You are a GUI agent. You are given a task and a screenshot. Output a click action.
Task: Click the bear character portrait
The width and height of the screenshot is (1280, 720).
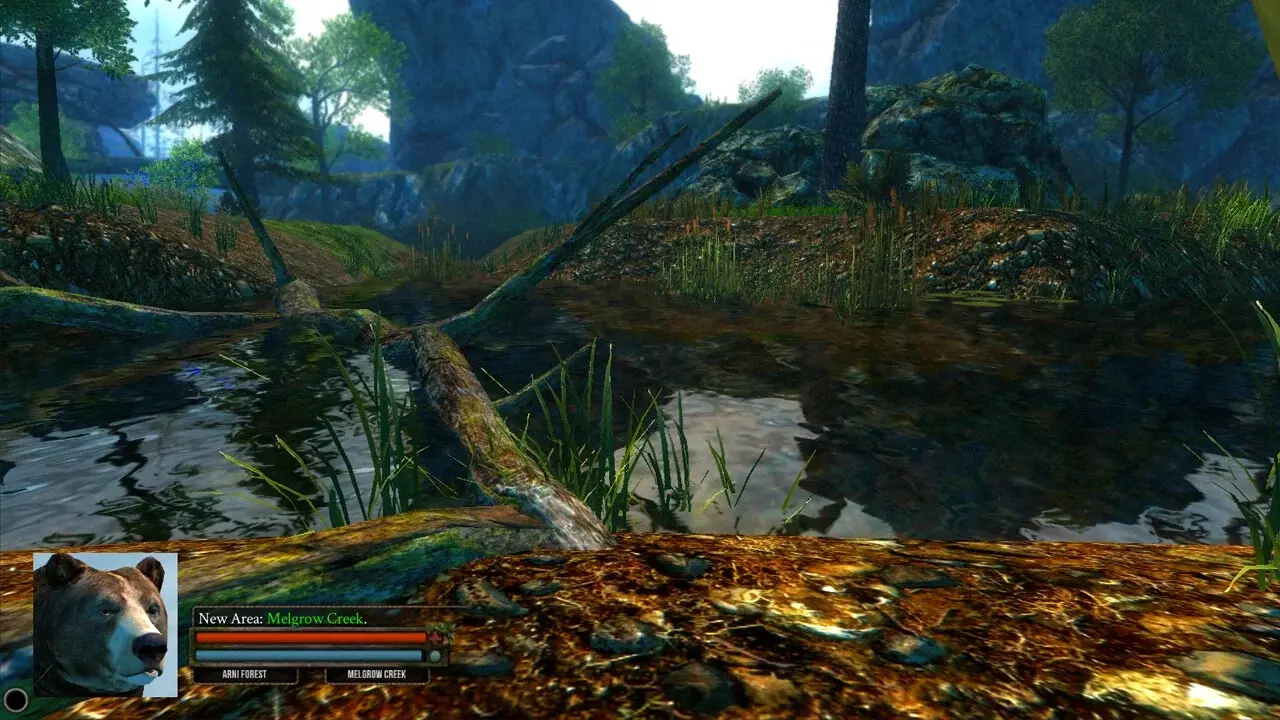pos(105,624)
